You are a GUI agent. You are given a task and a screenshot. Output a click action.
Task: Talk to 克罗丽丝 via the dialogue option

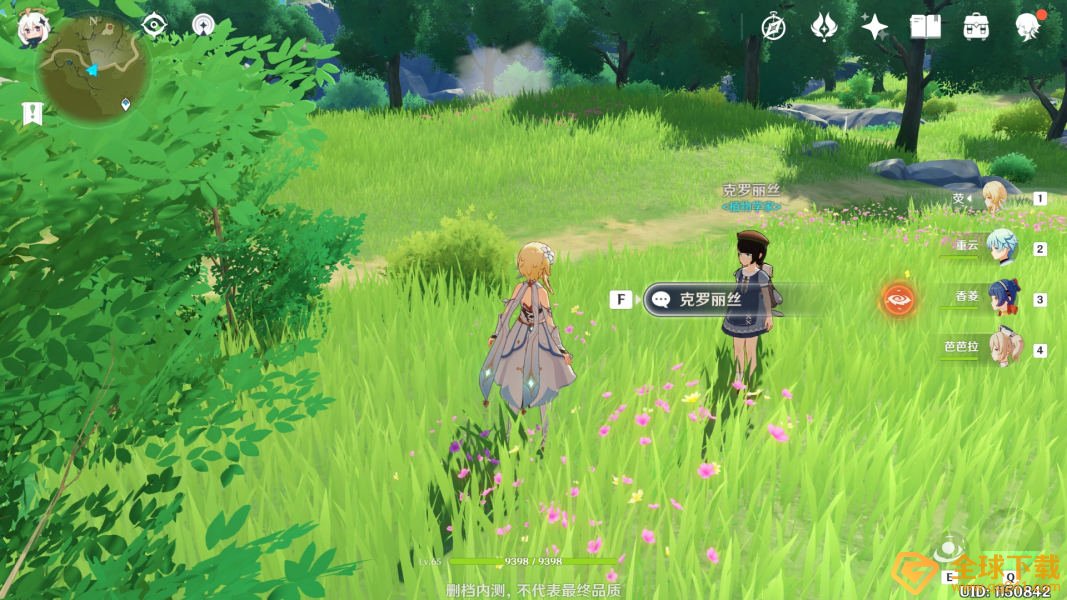tap(711, 299)
